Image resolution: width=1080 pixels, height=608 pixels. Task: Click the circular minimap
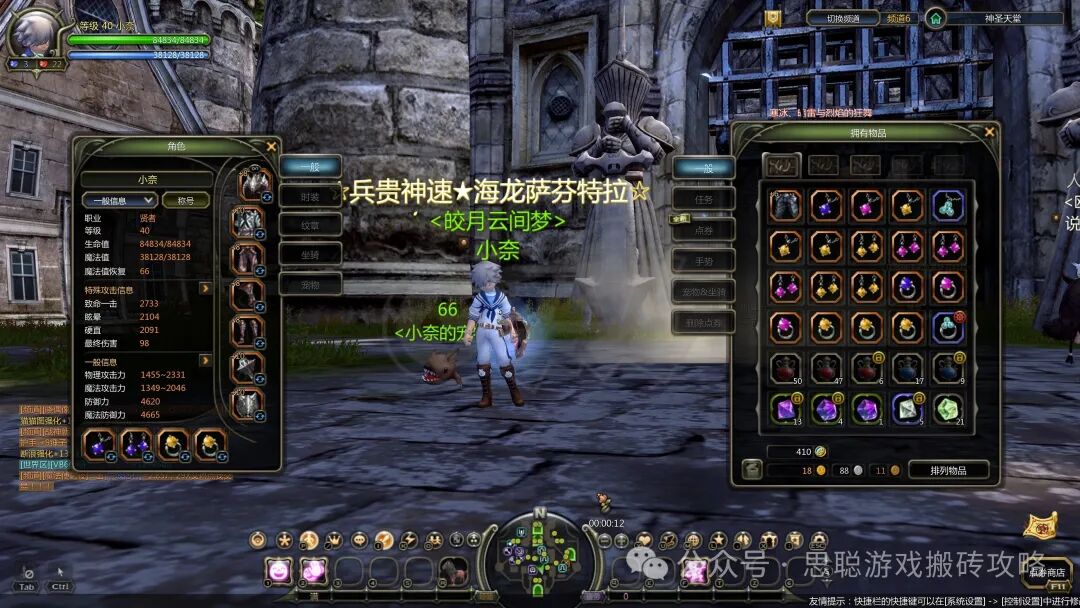(x=539, y=554)
